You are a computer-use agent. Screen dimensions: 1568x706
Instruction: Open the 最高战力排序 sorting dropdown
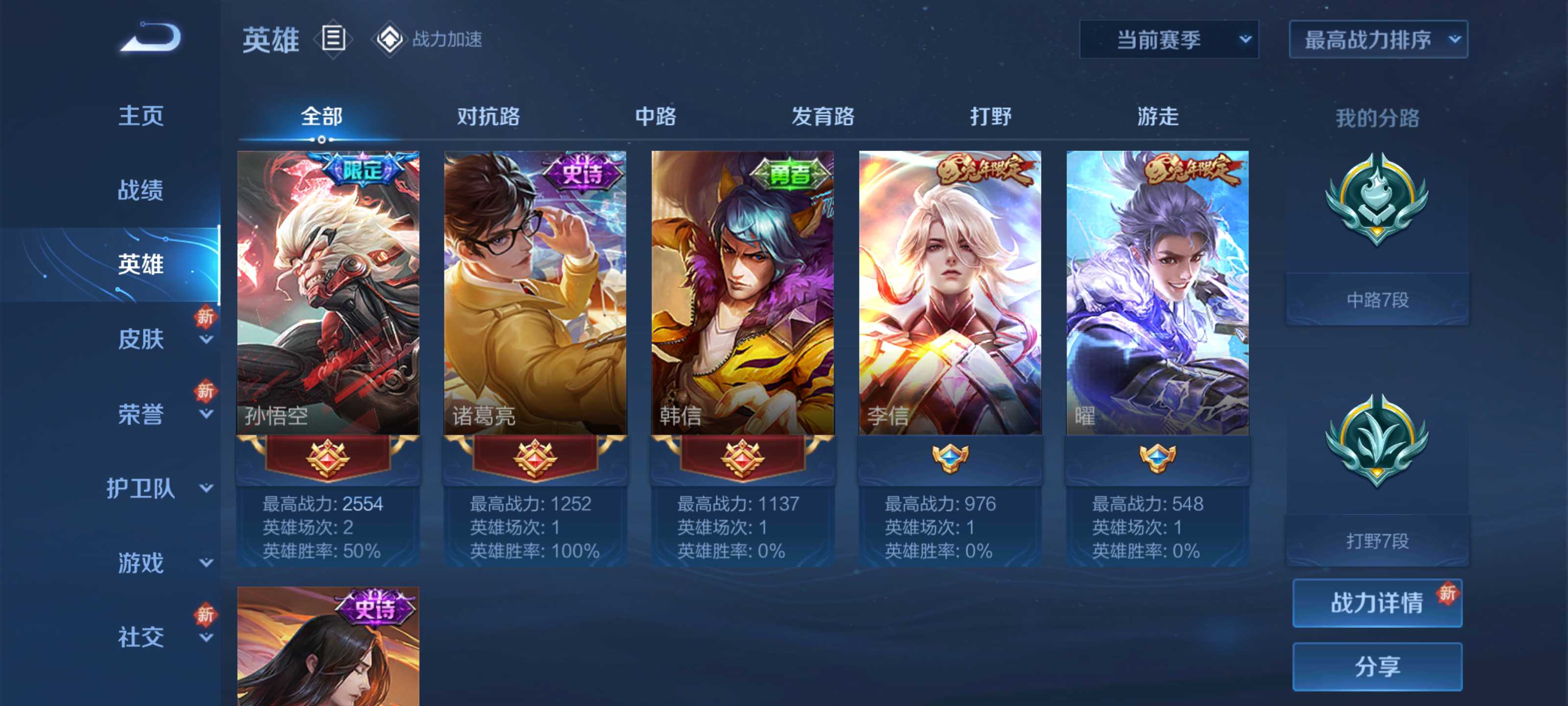pyautogui.click(x=1377, y=39)
